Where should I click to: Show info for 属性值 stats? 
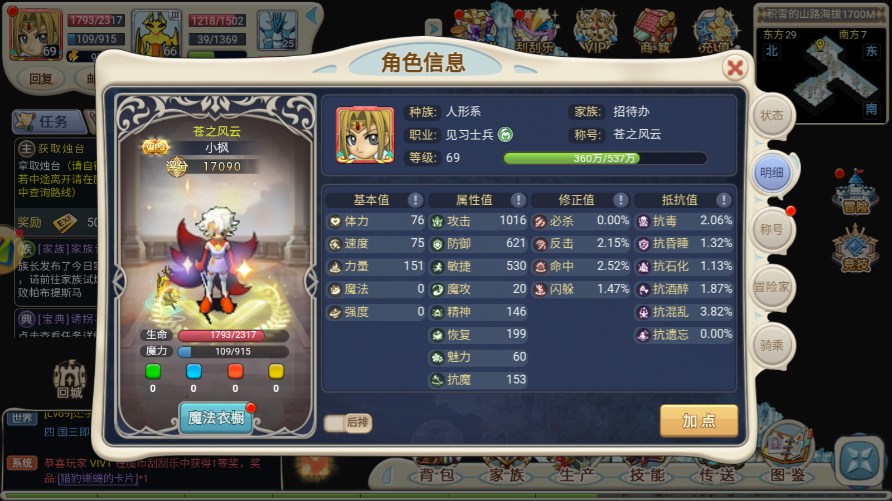coord(517,200)
